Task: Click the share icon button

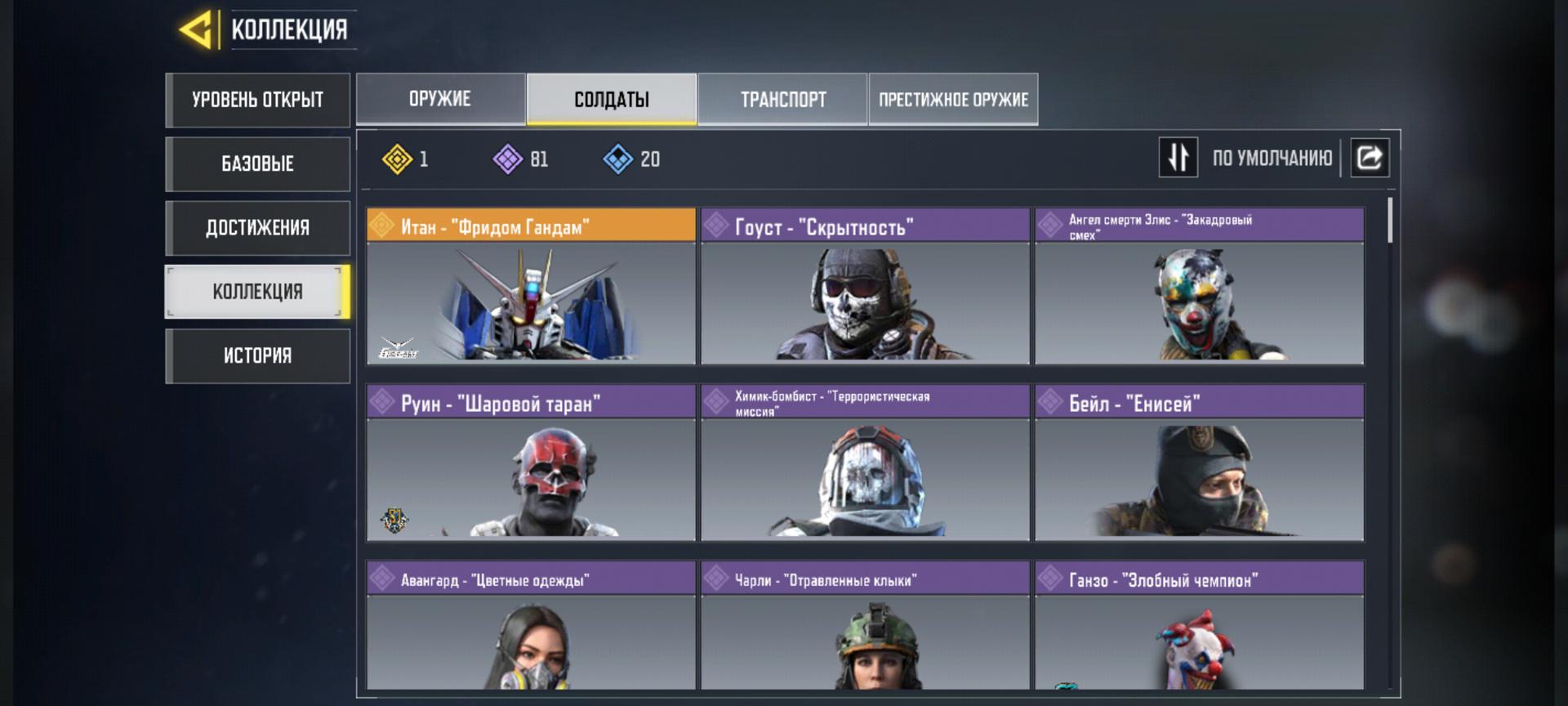Action: pos(1370,157)
